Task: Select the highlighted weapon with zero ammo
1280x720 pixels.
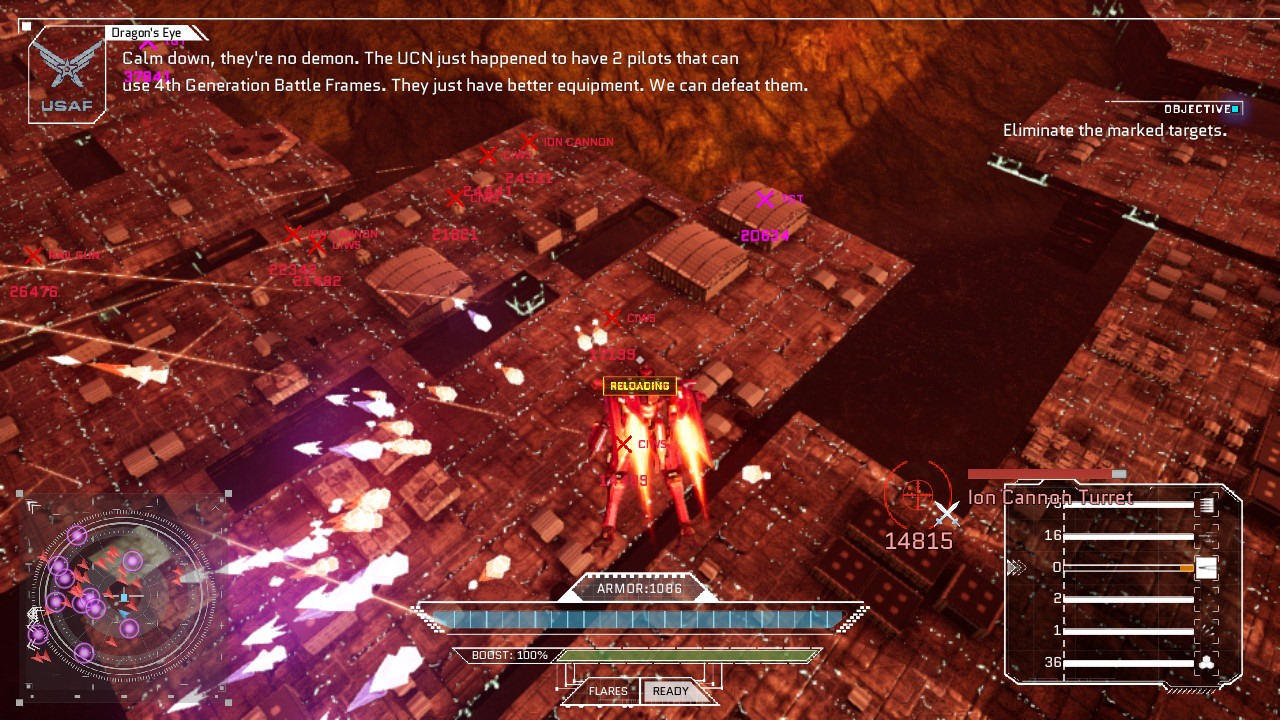Action: (x=1206, y=568)
